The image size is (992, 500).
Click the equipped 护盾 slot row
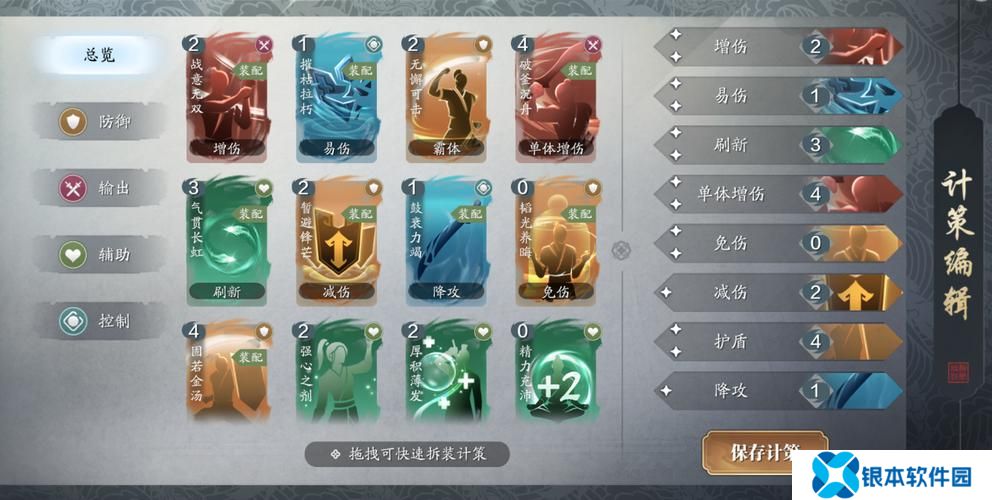pyautogui.click(x=778, y=341)
